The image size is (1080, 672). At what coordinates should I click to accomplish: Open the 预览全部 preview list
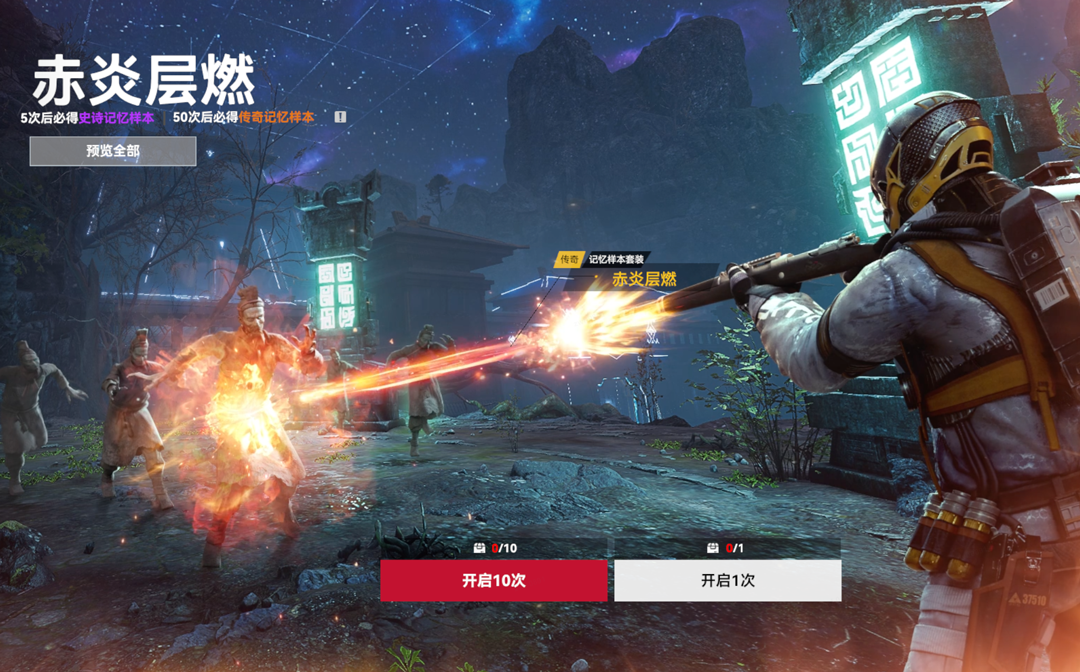(x=113, y=151)
